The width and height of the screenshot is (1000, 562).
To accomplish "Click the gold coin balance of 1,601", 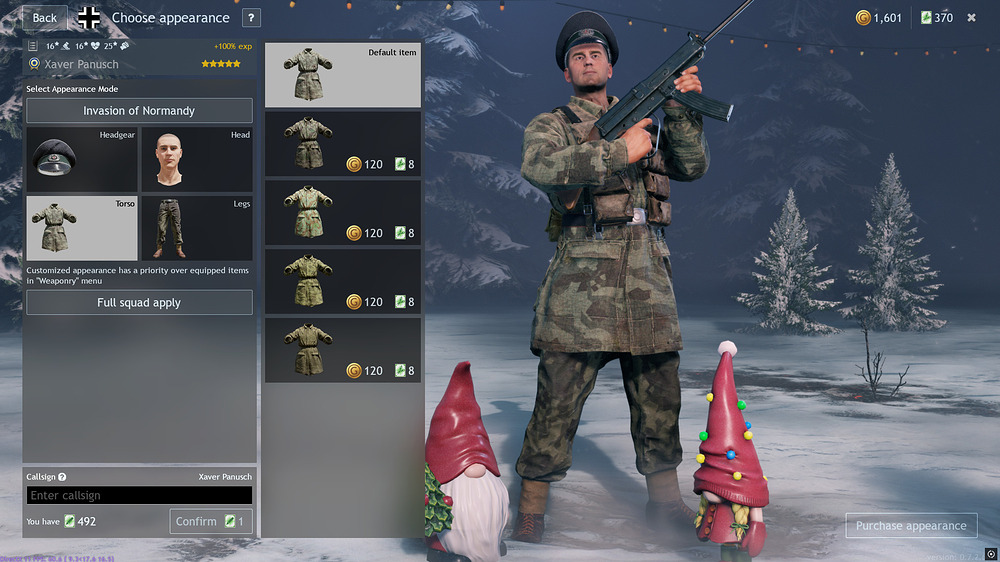I will point(879,18).
